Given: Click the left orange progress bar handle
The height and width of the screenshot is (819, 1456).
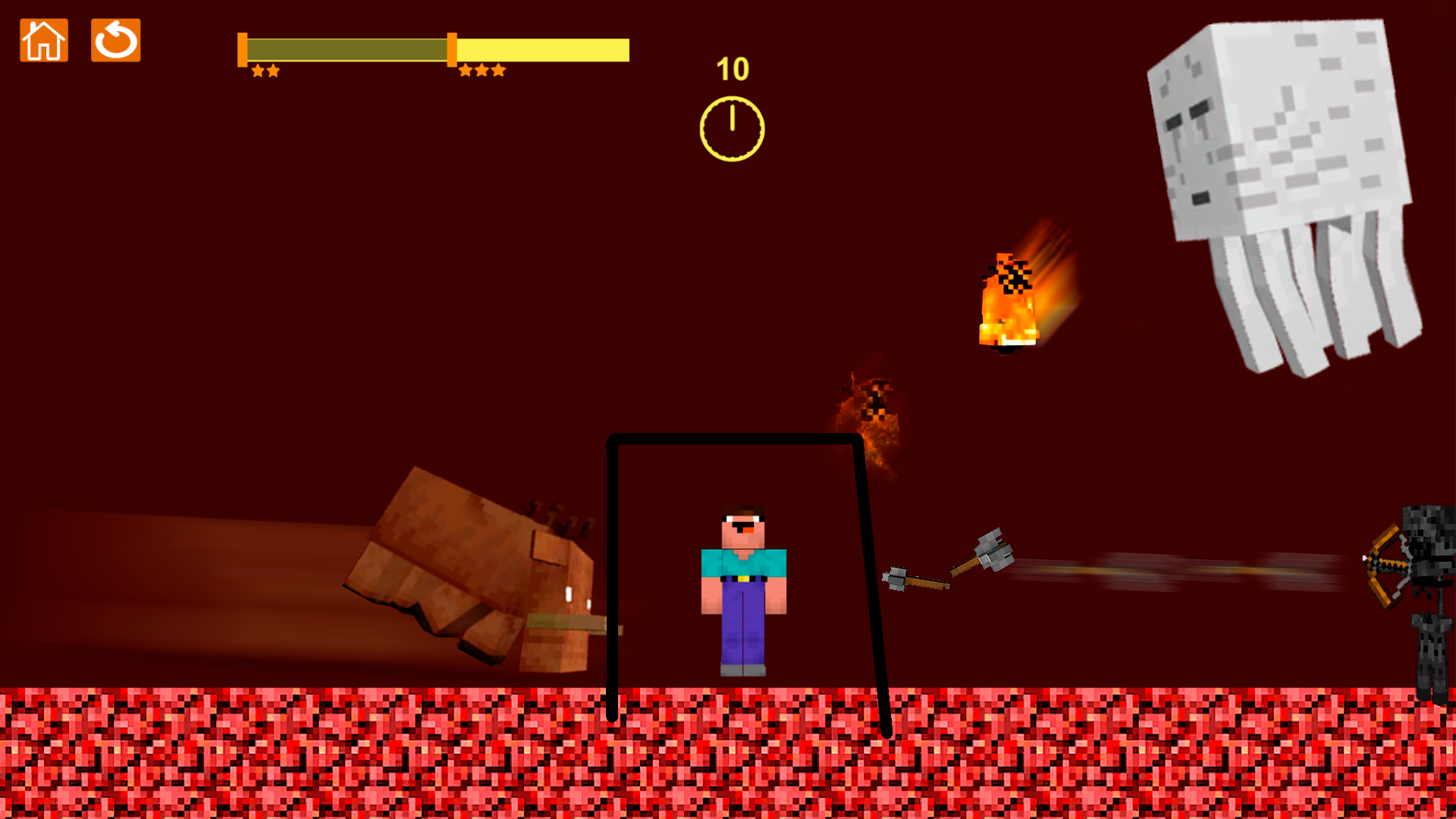Looking at the screenshot, I should tap(243, 49).
